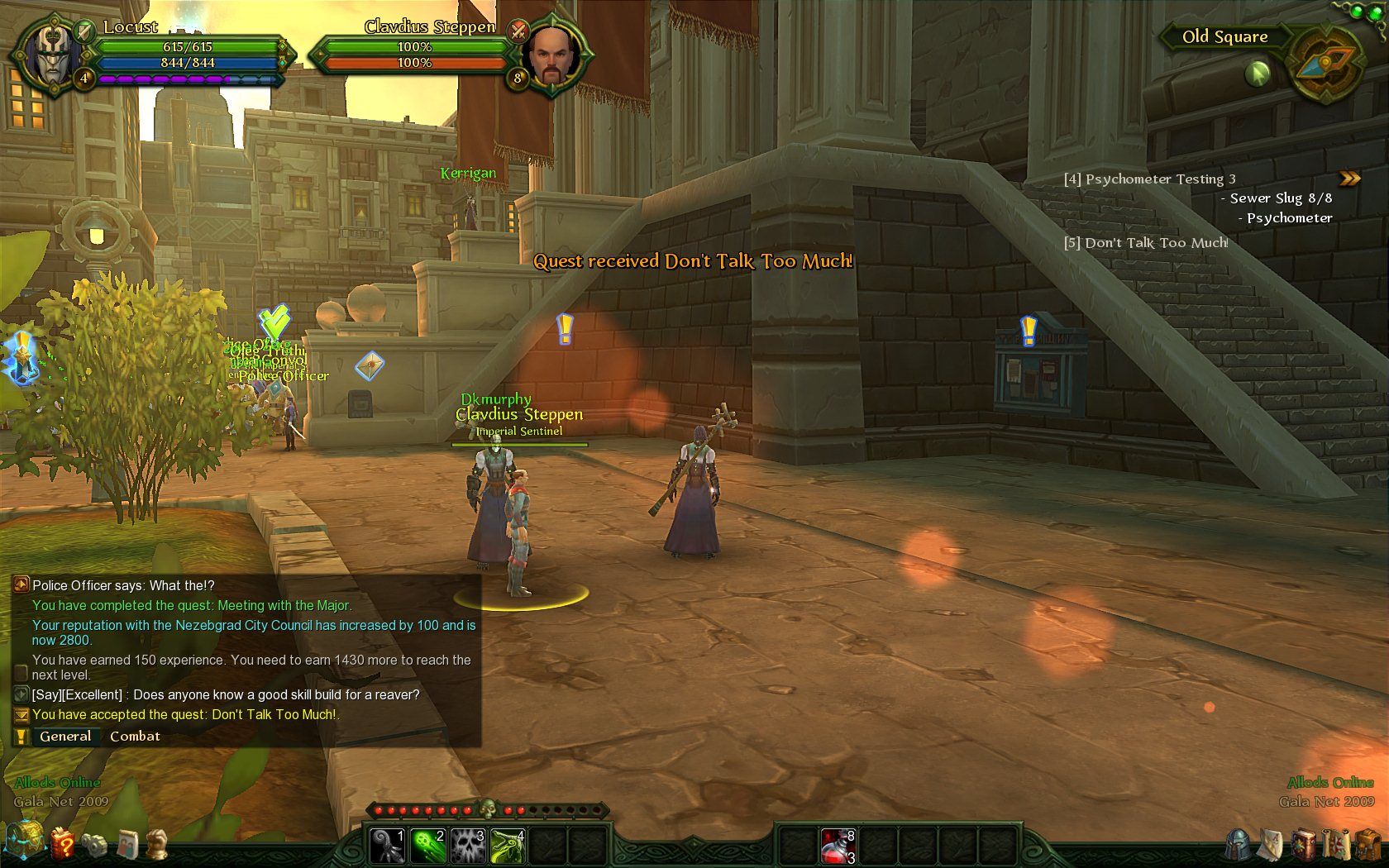
Task: Open the parchment page icon
Action: click(1271, 845)
